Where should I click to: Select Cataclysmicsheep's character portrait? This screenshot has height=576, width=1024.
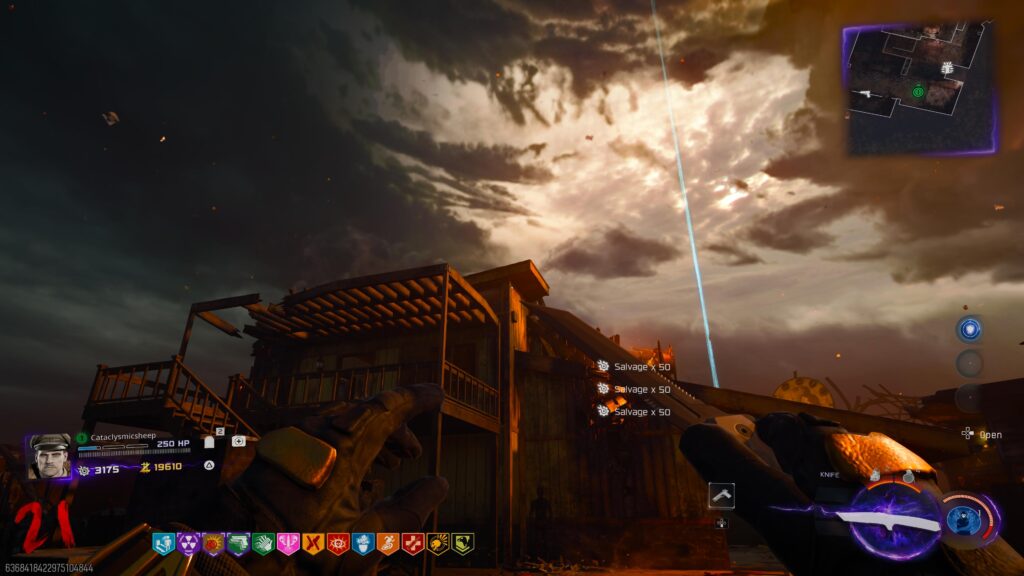click(48, 456)
